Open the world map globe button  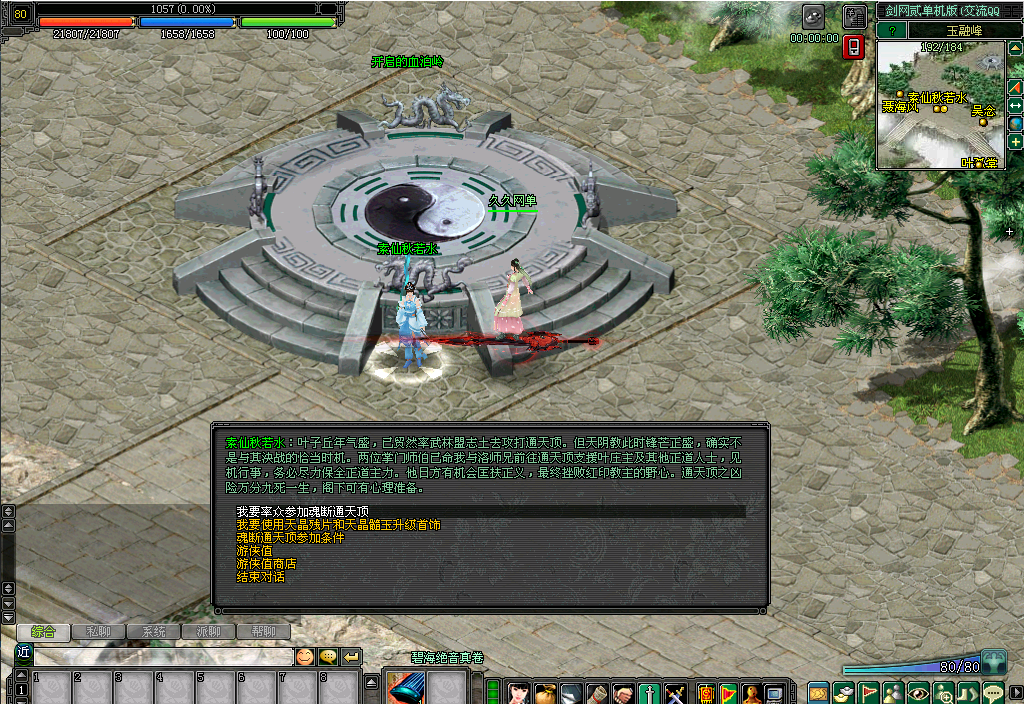pyautogui.click(x=1015, y=124)
